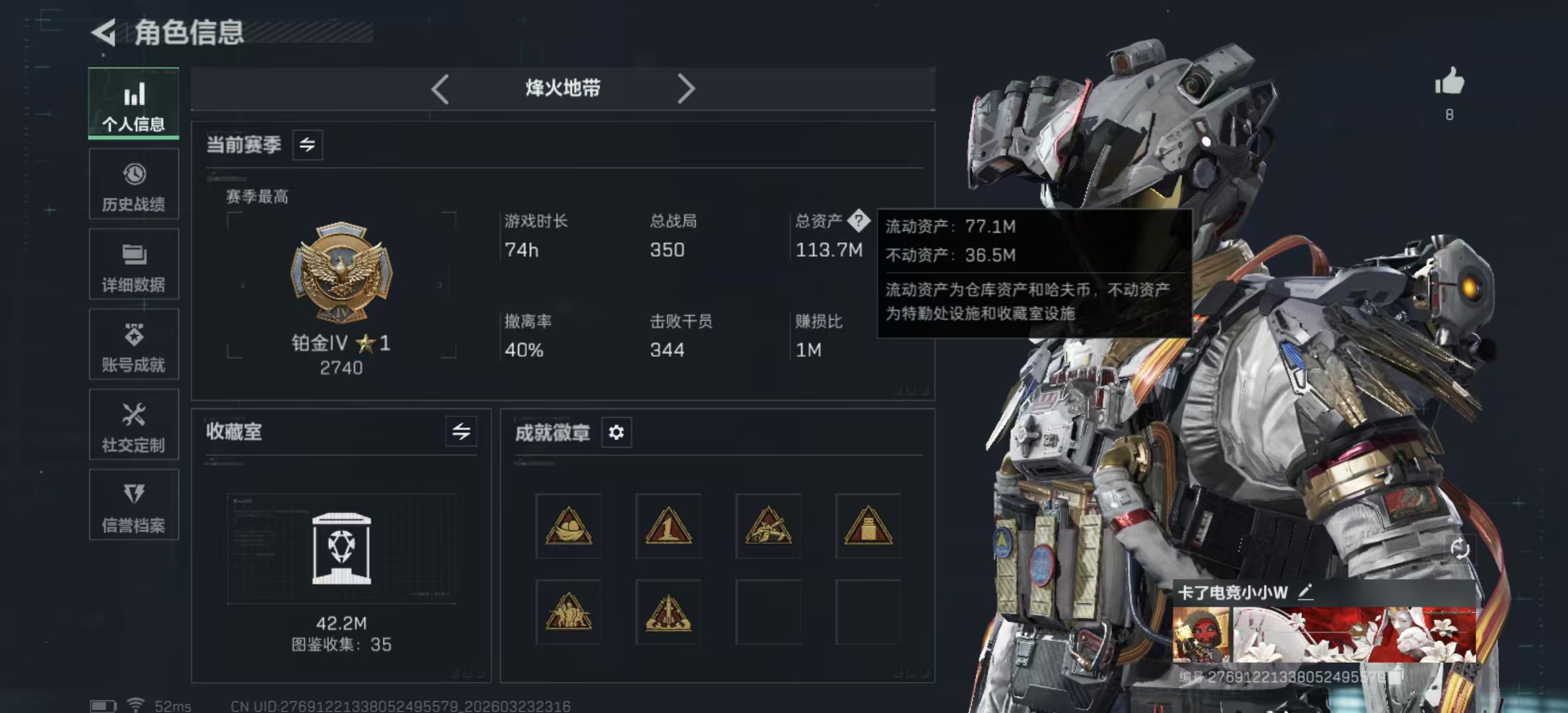Click the 总资产 question mark icon
This screenshot has height=713, width=1568.
tap(859, 221)
